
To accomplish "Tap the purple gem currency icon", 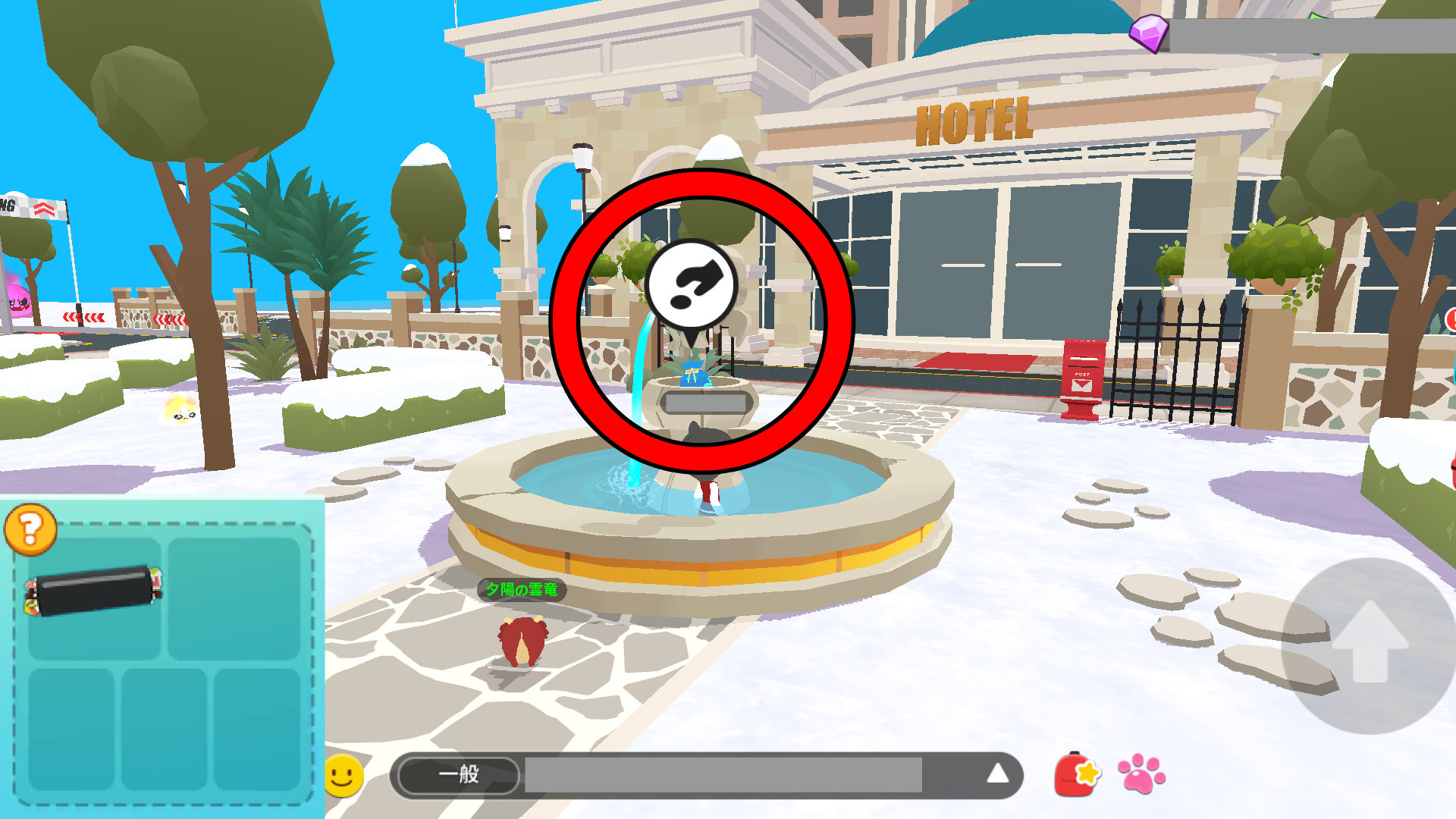I will (x=1150, y=33).
